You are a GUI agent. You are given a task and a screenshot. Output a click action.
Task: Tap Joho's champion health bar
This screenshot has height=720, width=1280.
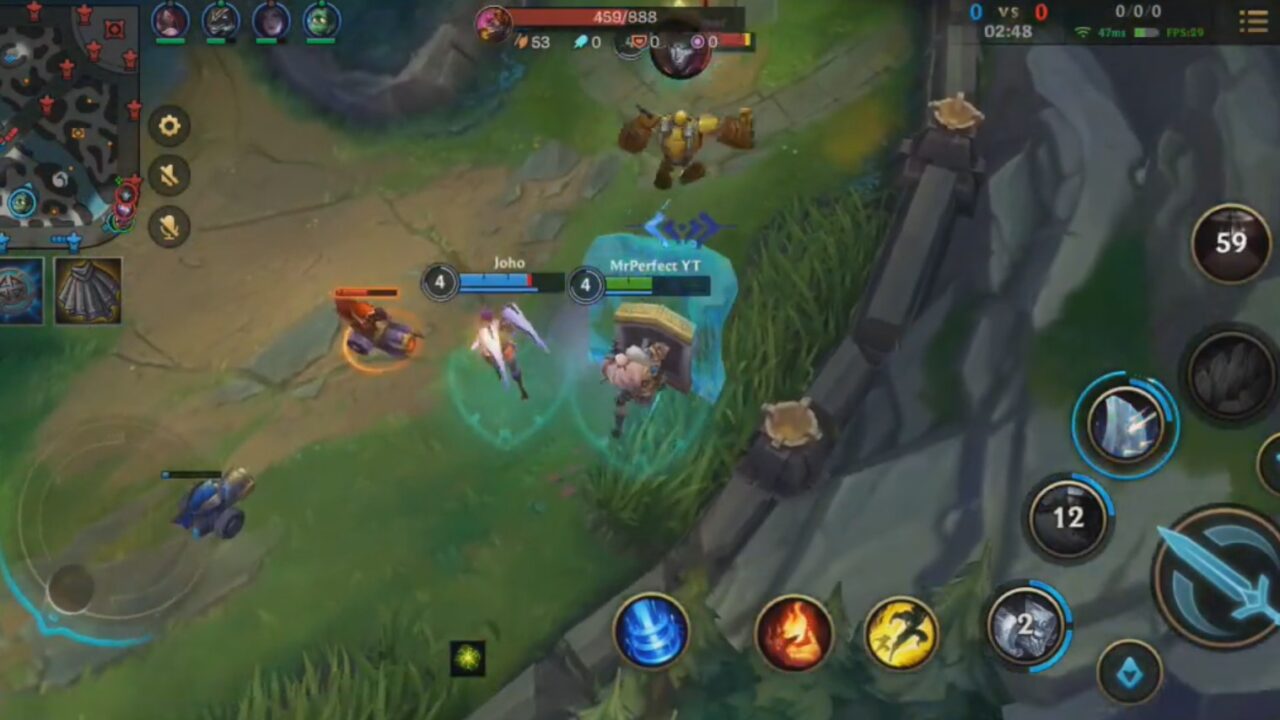tap(510, 283)
